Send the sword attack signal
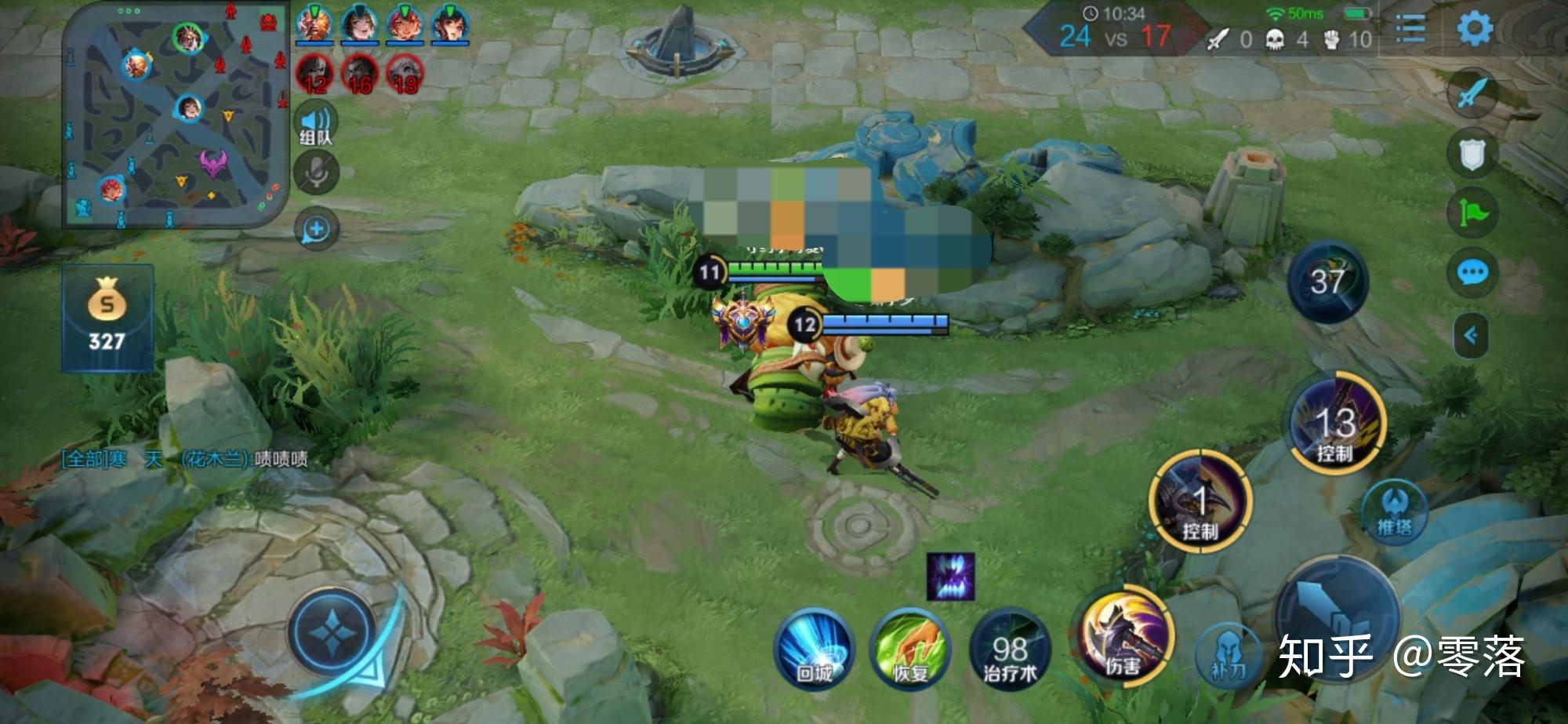Screen dimensions: 1568x724 (1472, 93)
